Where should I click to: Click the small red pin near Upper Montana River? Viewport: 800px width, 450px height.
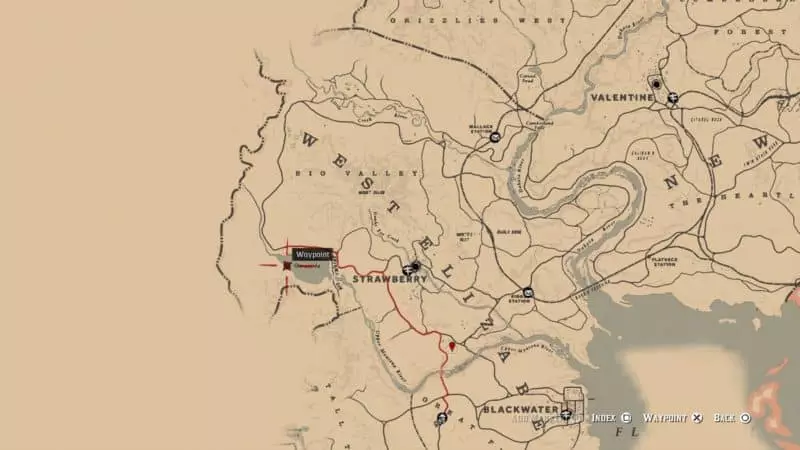coord(453,346)
